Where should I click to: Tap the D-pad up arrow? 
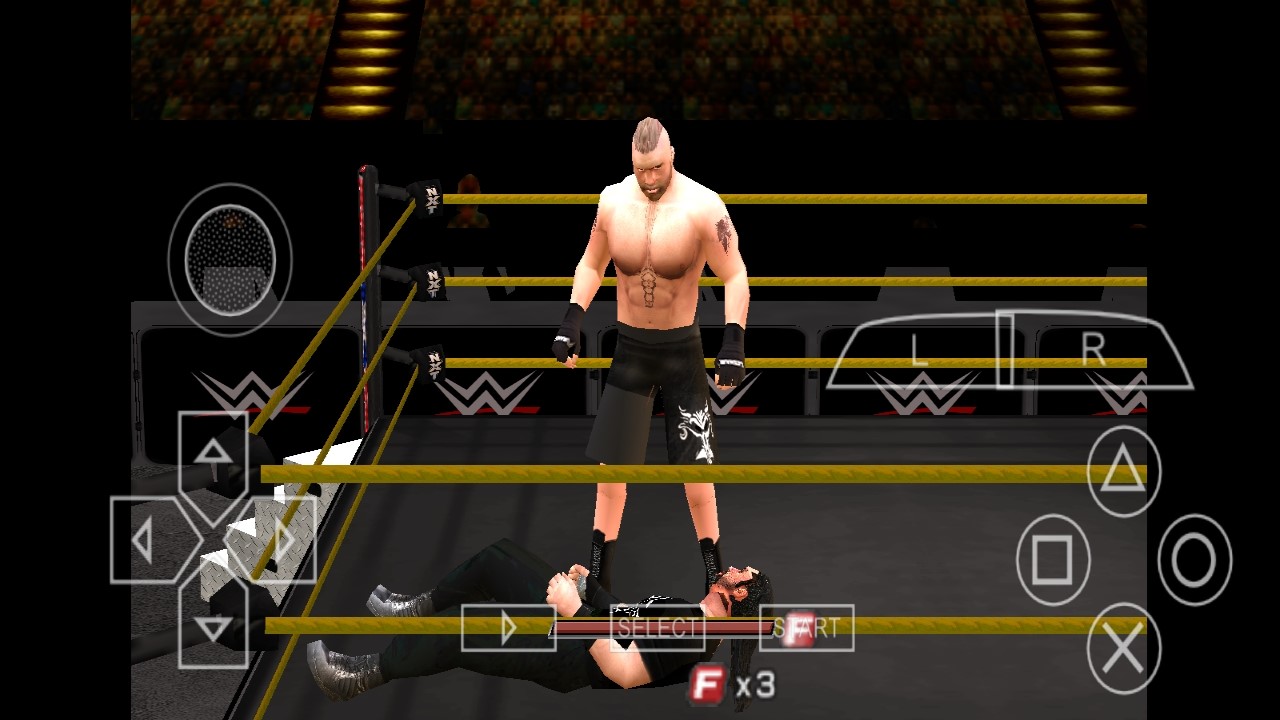click(x=212, y=454)
